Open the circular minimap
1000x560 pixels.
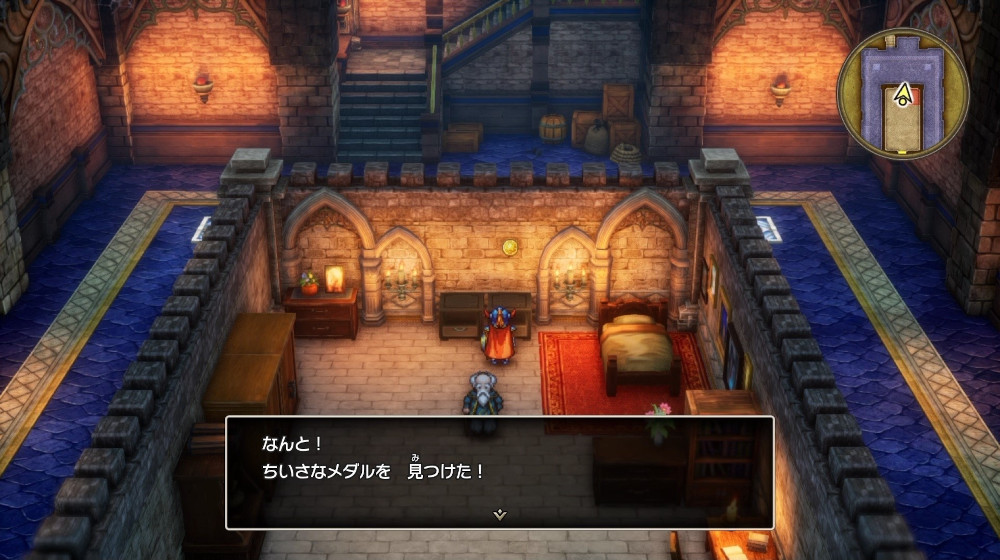(902, 95)
